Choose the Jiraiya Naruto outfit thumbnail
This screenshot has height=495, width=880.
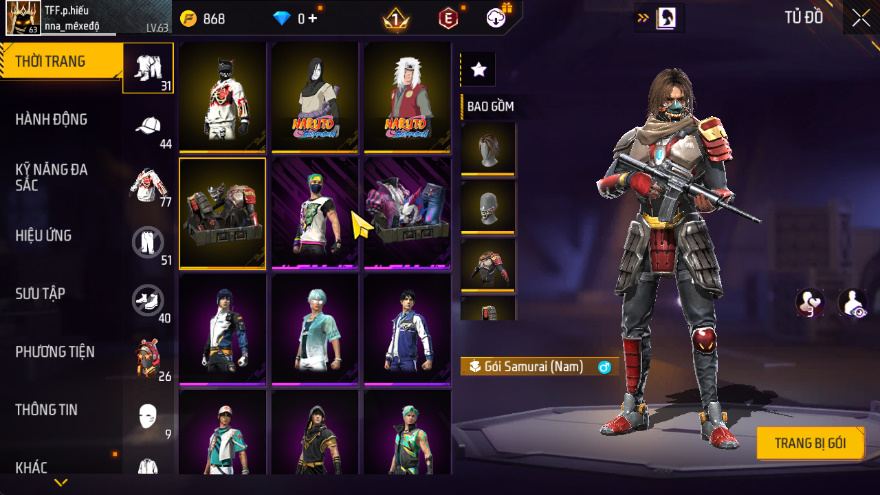click(406, 96)
